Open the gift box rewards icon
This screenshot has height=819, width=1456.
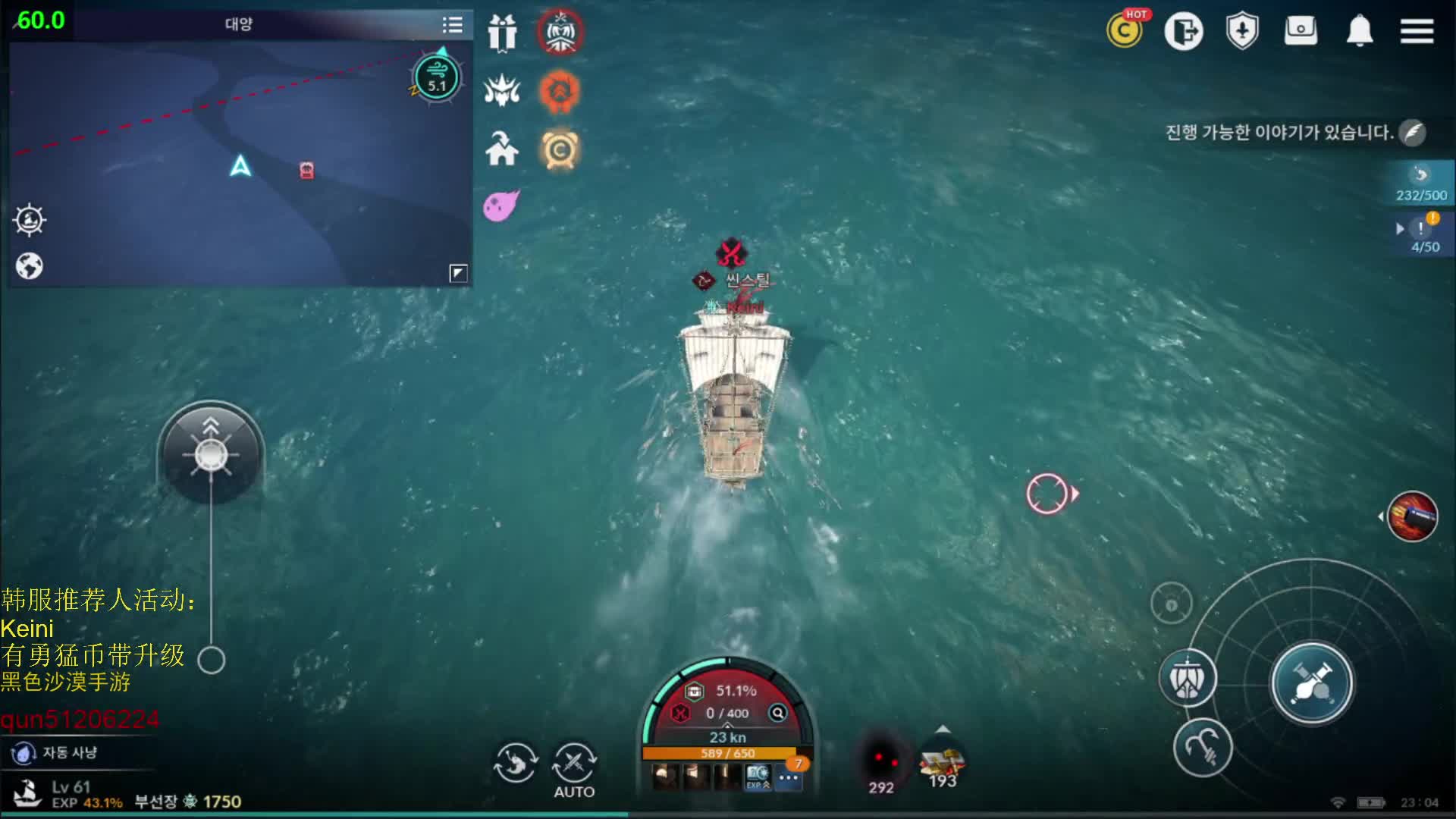tap(501, 33)
